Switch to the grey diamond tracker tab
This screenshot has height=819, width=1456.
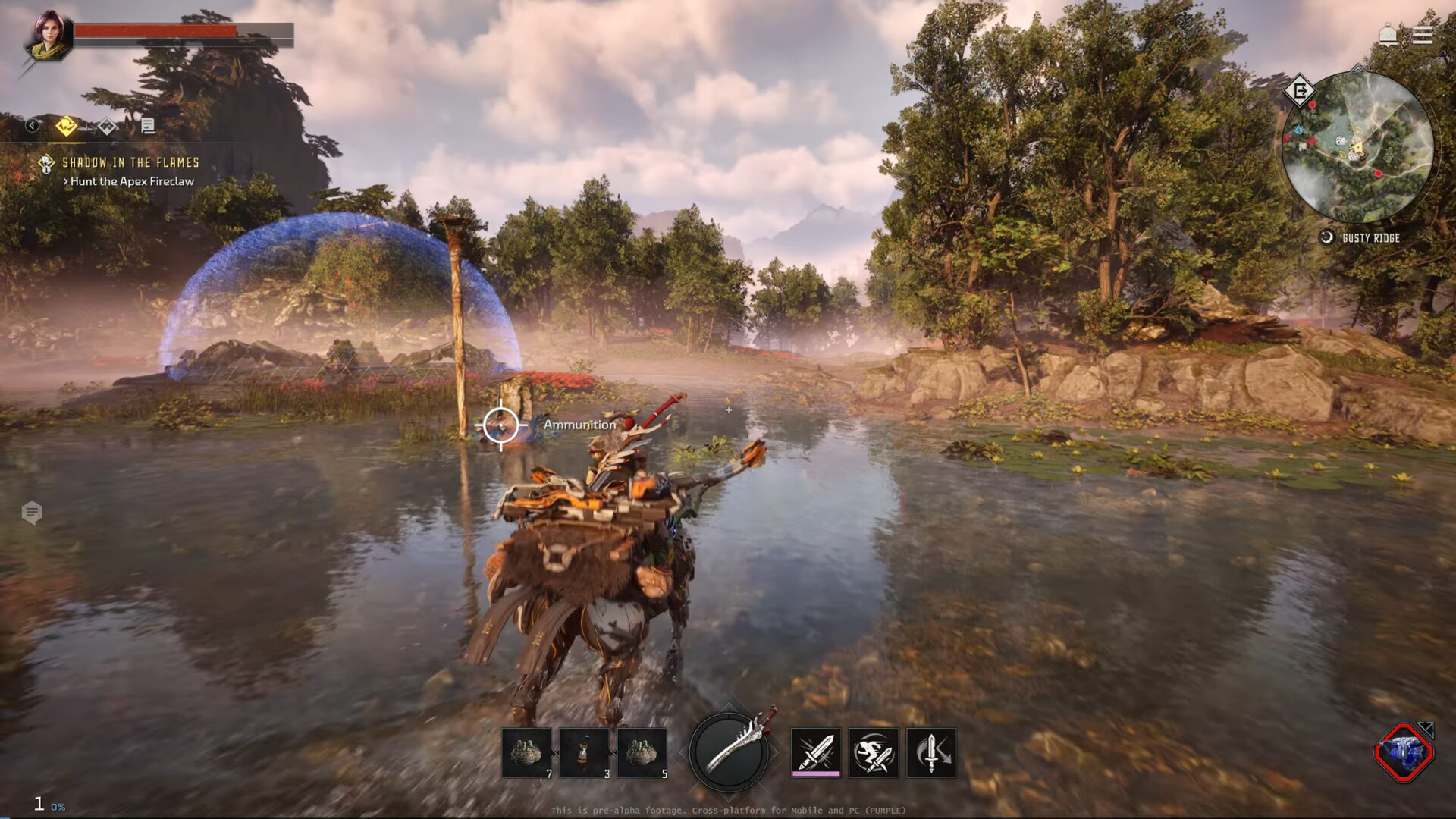(x=107, y=126)
